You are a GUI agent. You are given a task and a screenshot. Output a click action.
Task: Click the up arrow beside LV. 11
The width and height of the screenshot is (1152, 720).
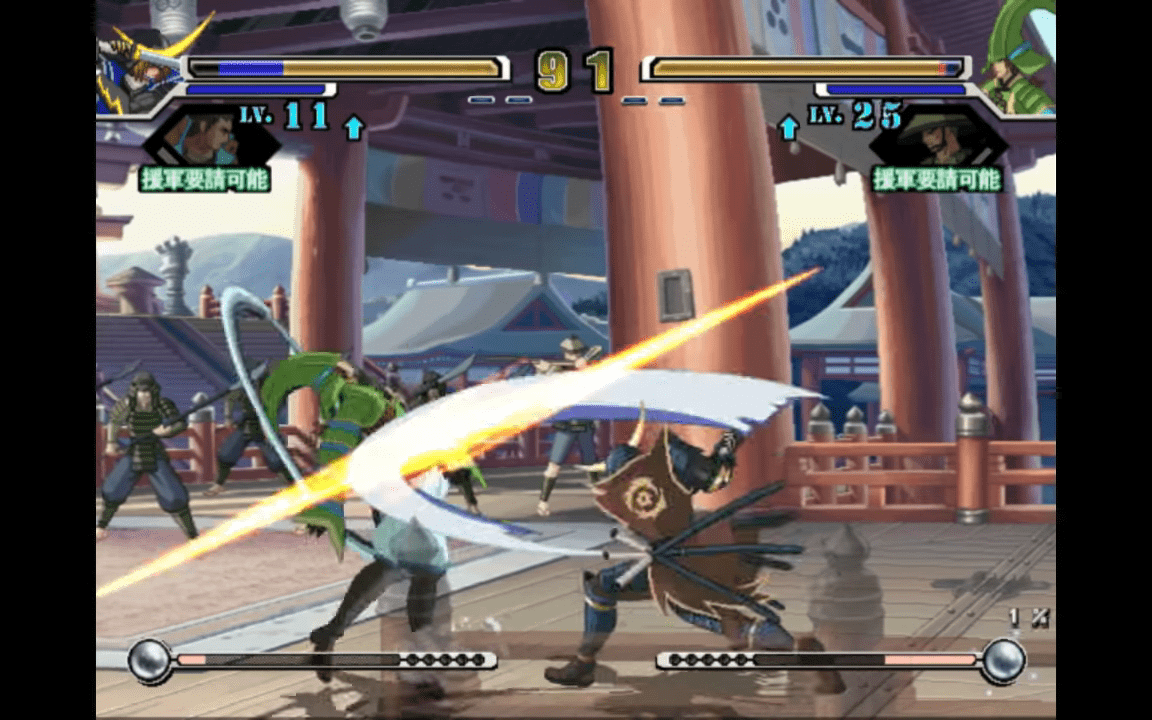pyautogui.click(x=354, y=127)
